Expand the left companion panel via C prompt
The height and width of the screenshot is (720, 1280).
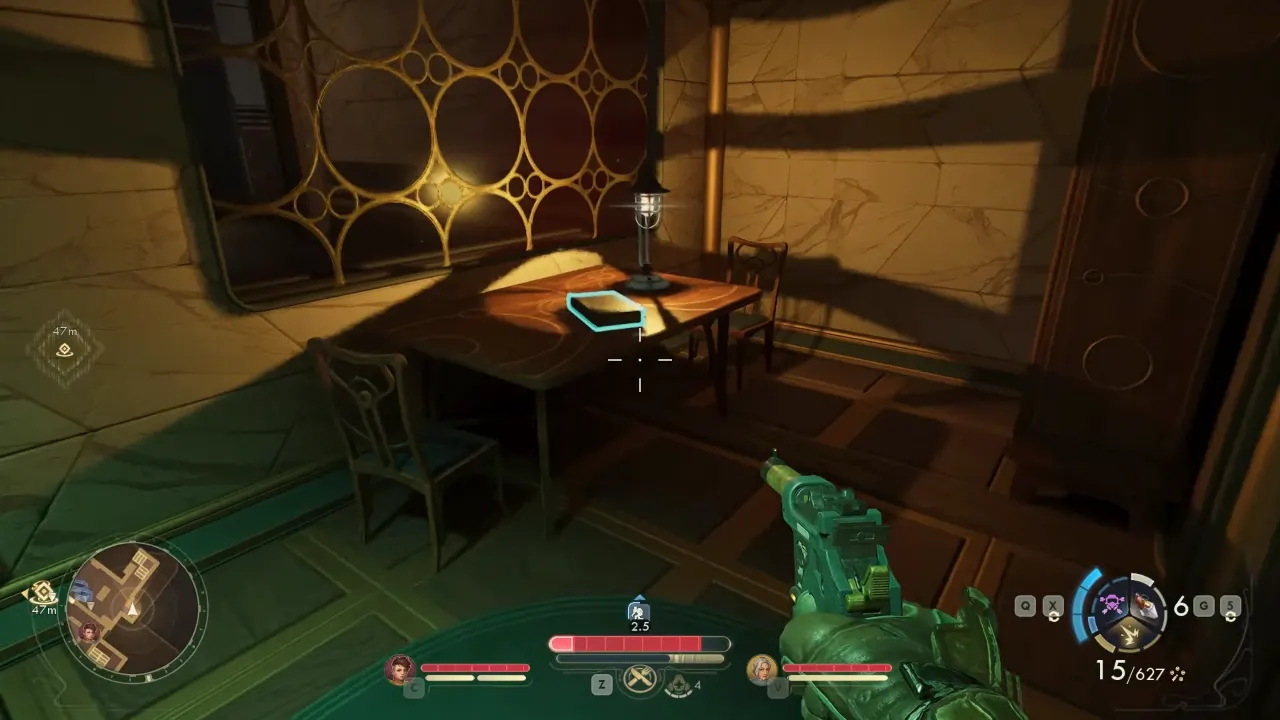point(414,688)
